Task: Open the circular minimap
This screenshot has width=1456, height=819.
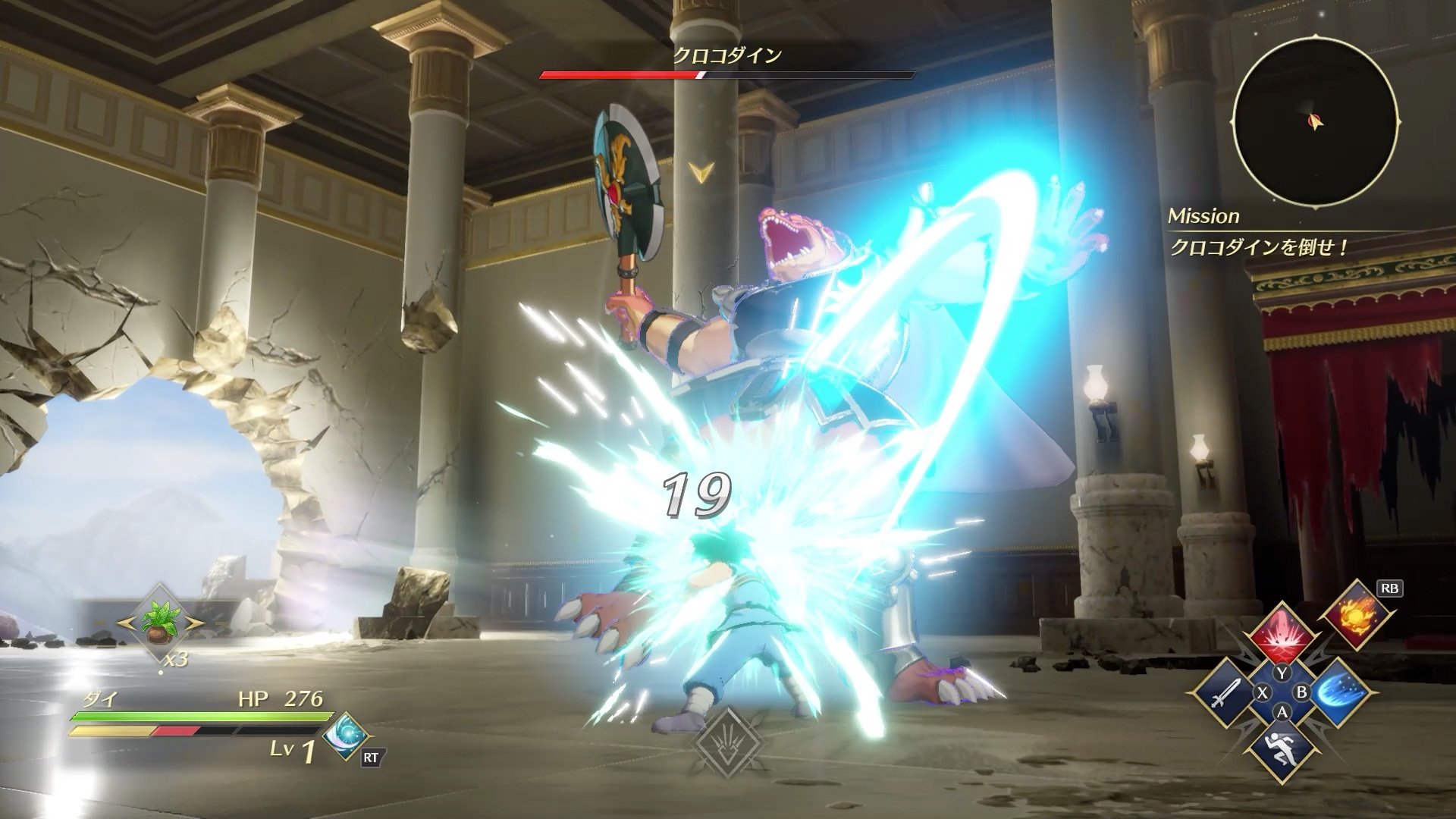Action: (x=1316, y=123)
